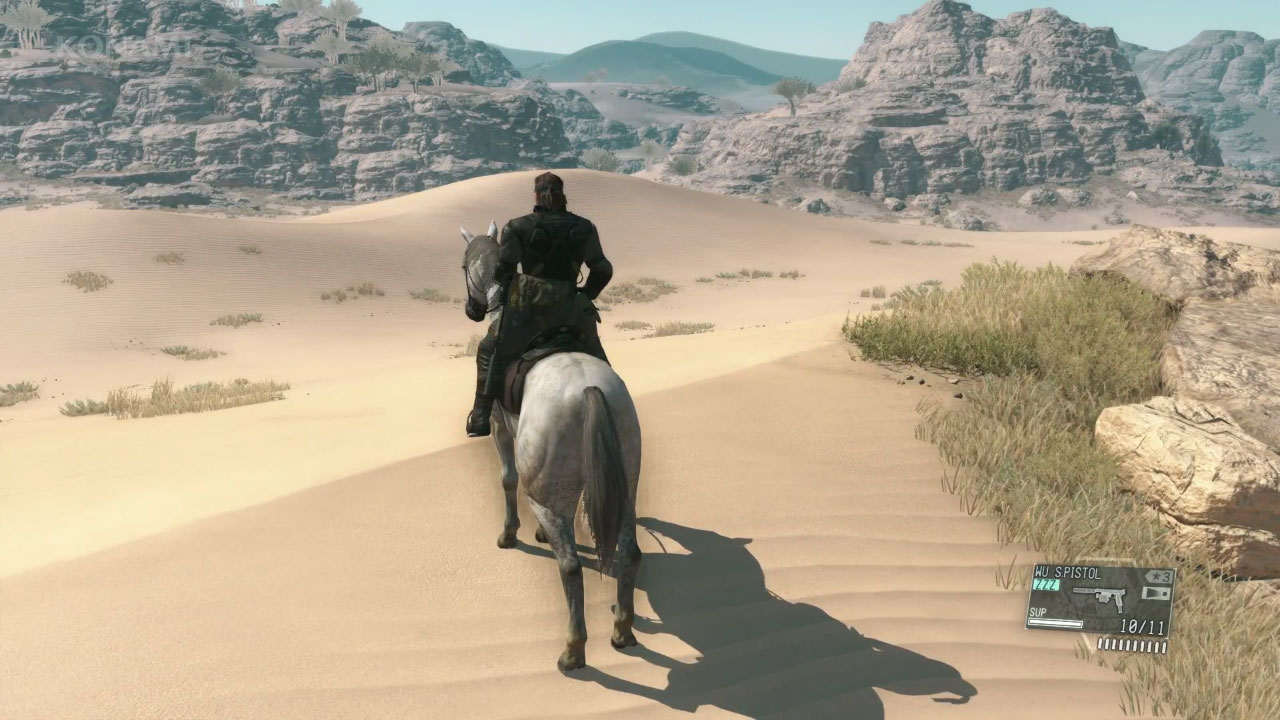Click the rightmost bullet in the ammo row
Image resolution: width=1280 pixels, height=720 pixels.
pos(1163,646)
